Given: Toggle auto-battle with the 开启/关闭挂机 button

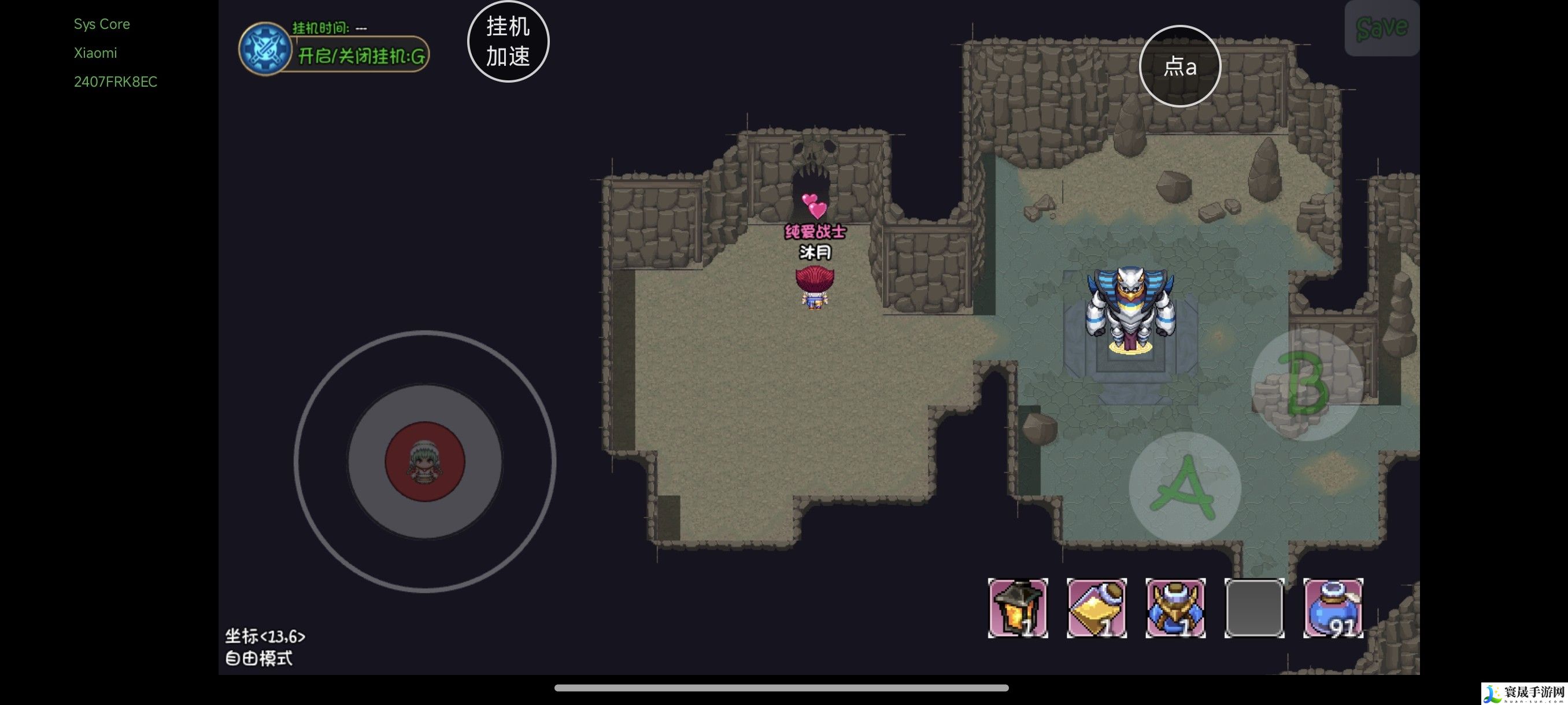Looking at the screenshot, I should coord(360,56).
